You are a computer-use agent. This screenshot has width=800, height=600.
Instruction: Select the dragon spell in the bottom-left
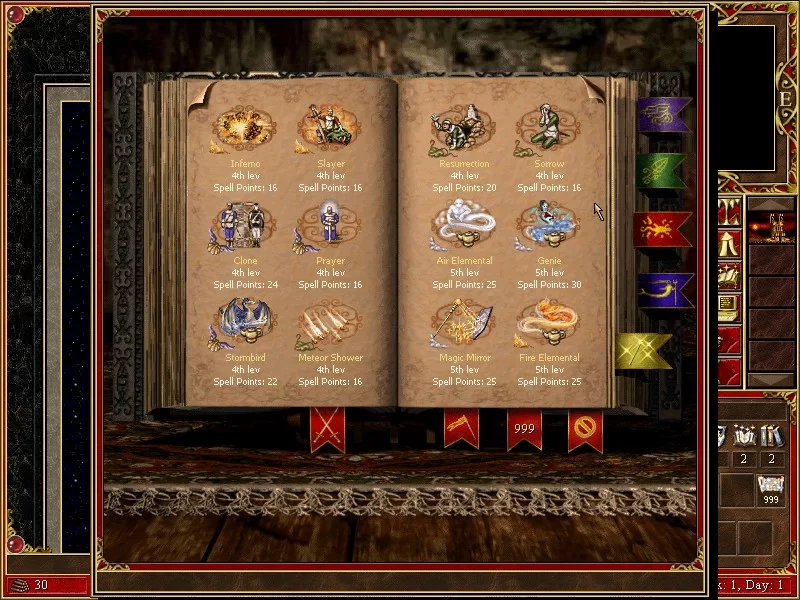(245, 324)
